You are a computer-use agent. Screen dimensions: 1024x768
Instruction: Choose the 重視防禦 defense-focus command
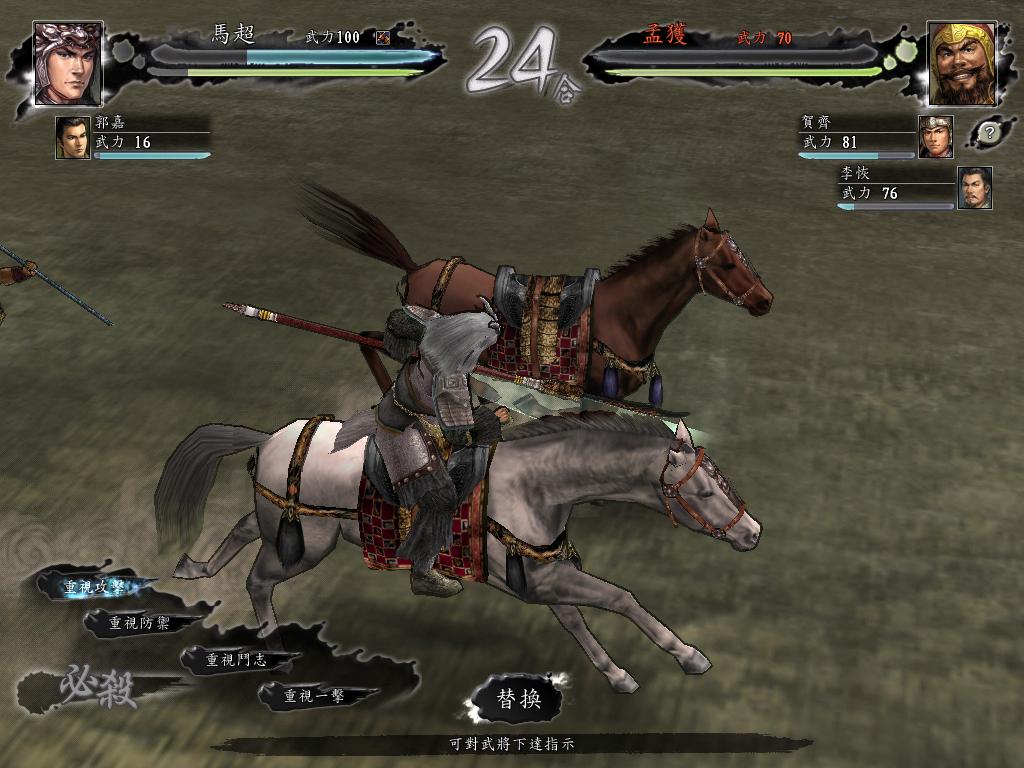138,623
